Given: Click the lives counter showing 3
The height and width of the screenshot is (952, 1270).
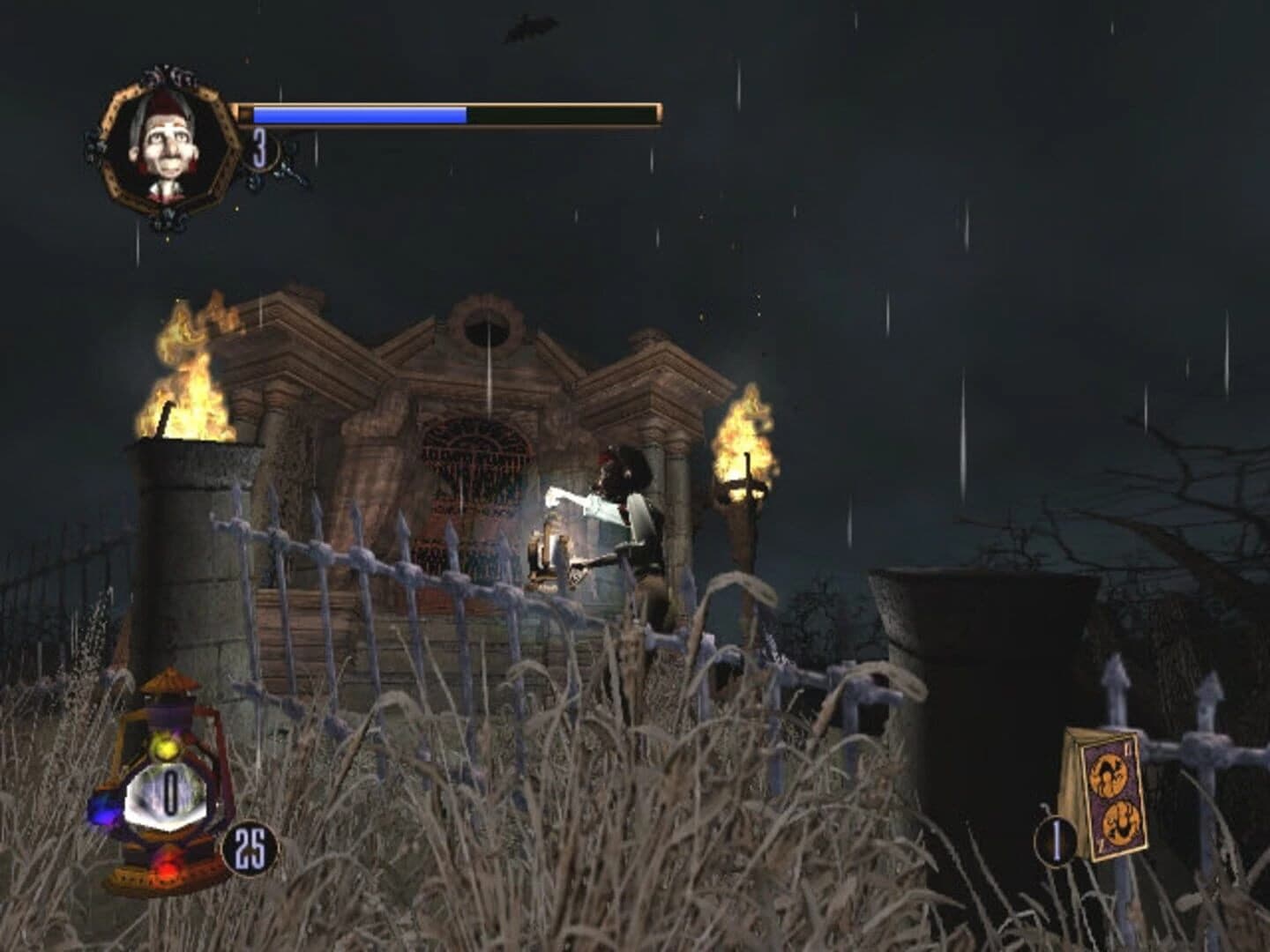Looking at the screenshot, I should click(258, 148).
